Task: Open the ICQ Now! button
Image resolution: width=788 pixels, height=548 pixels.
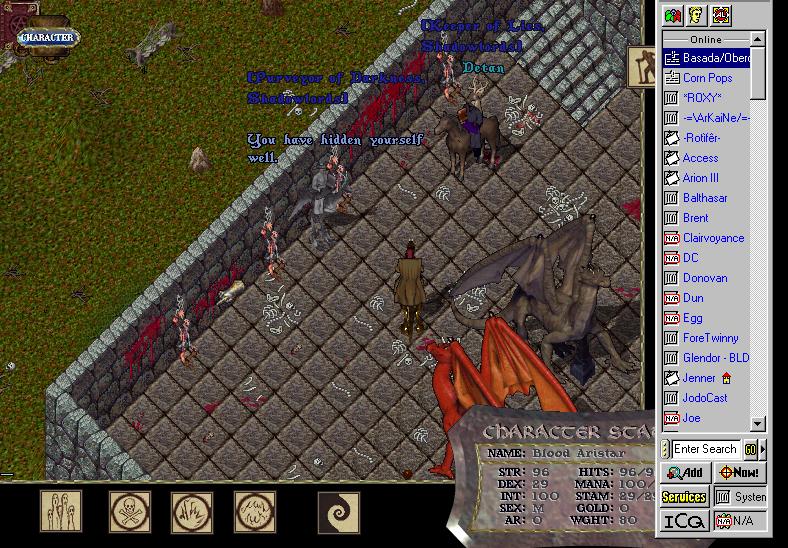Action: point(739,472)
